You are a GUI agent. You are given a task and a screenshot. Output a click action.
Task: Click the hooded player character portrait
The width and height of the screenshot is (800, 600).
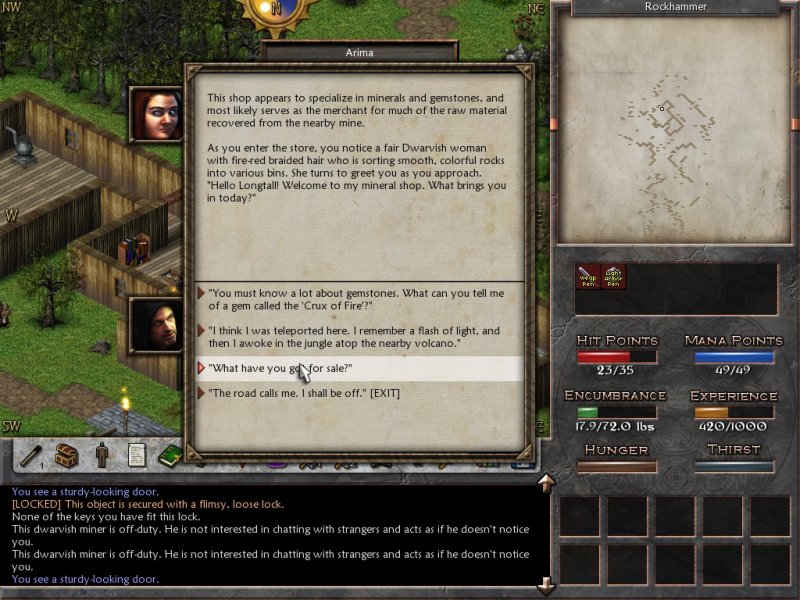(x=155, y=324)
